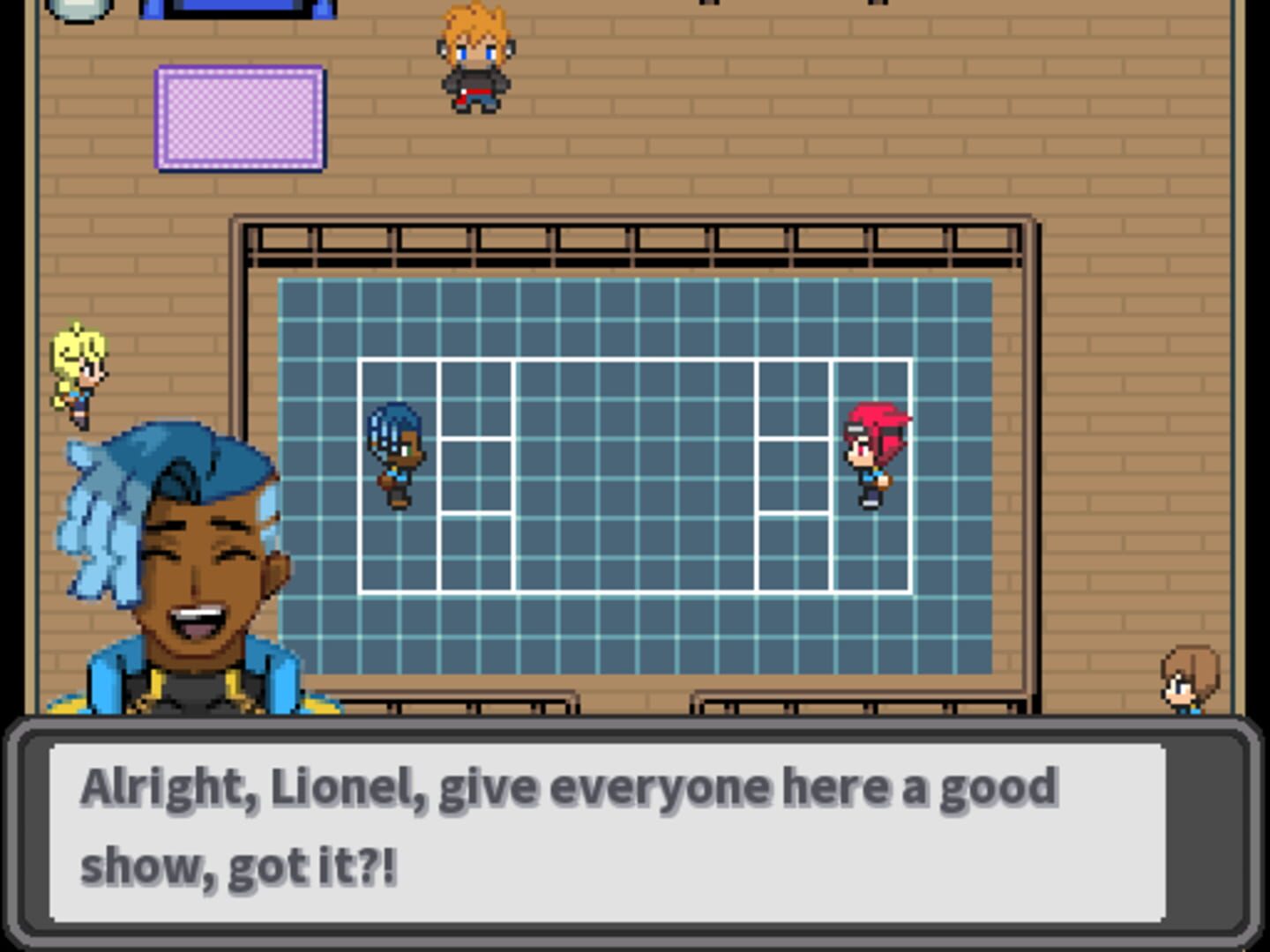Screen dimensions: 1270x952
Task: Click the center line of the battle court
Action: coord(633,476)
